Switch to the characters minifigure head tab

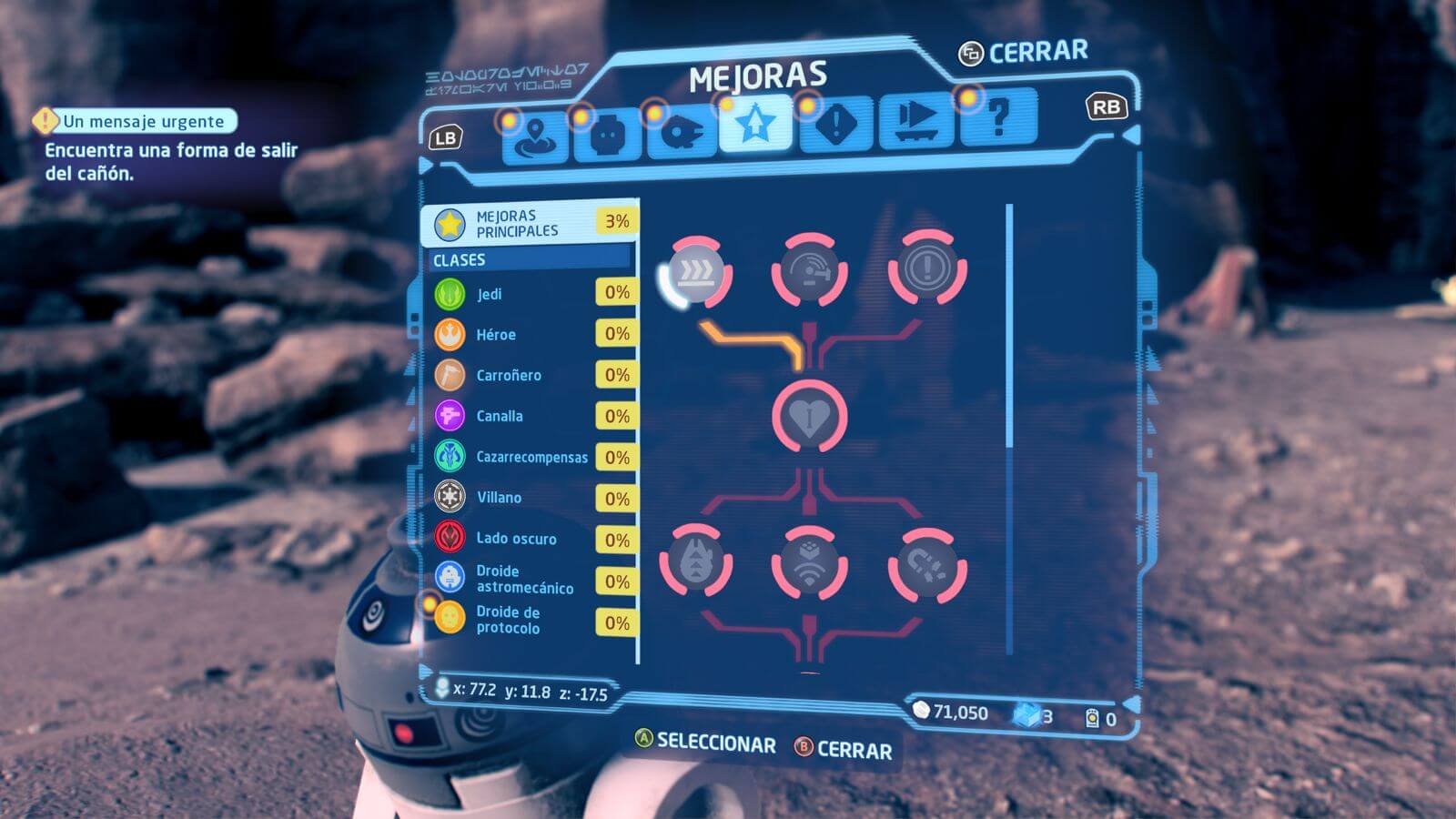[607, 135]
